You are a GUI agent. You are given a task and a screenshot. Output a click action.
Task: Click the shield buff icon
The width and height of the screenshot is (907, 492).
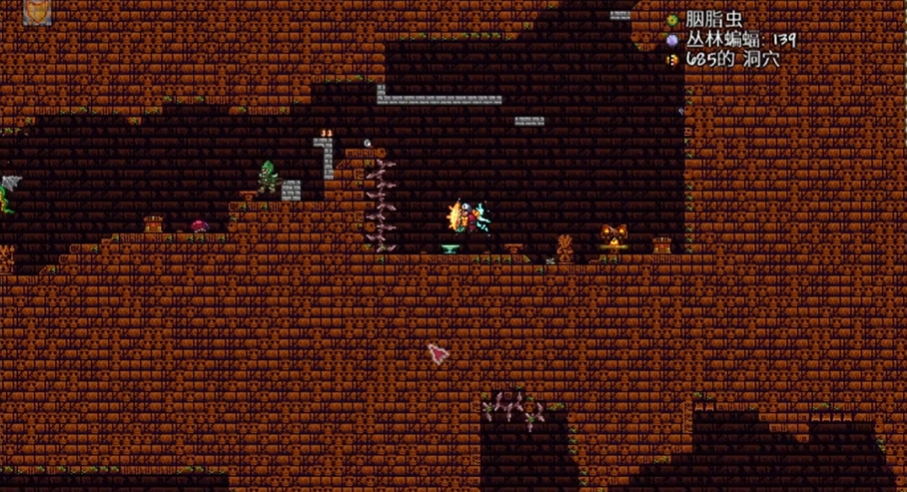(37, 11)
